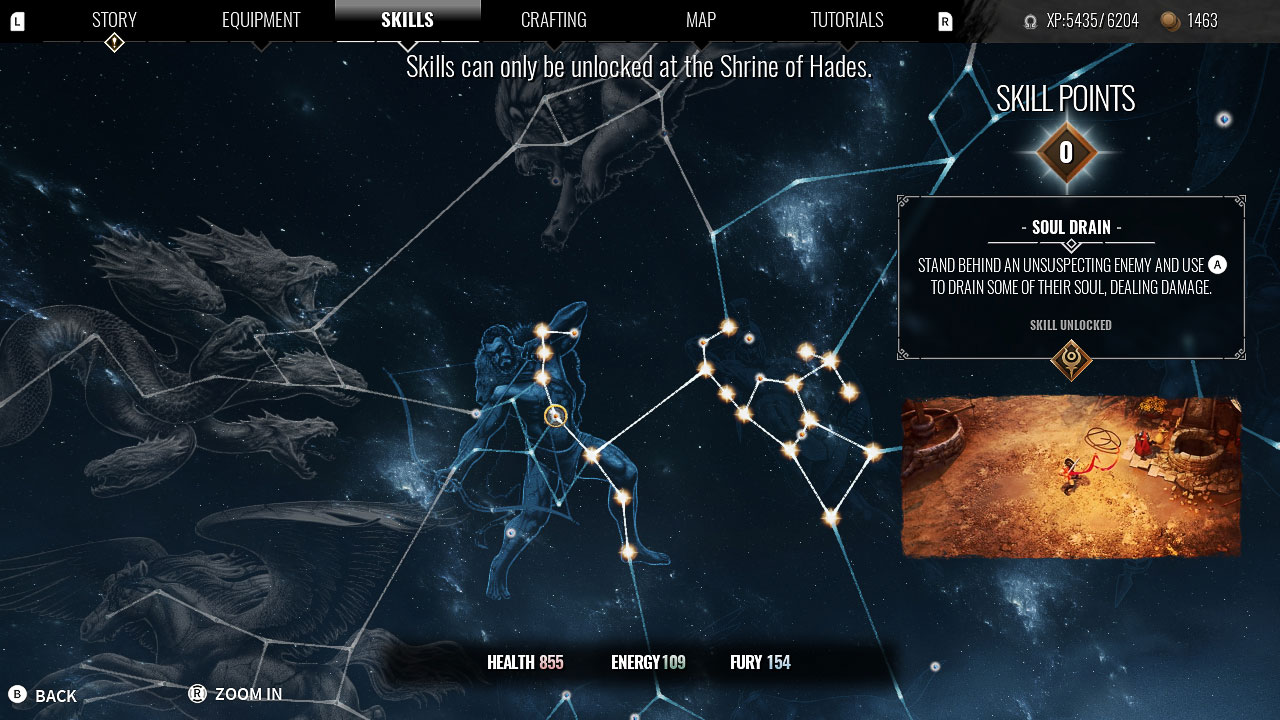Screen dimensions: 1280x720
Task: Open the Equipment tab
Action: pos(261,19)
